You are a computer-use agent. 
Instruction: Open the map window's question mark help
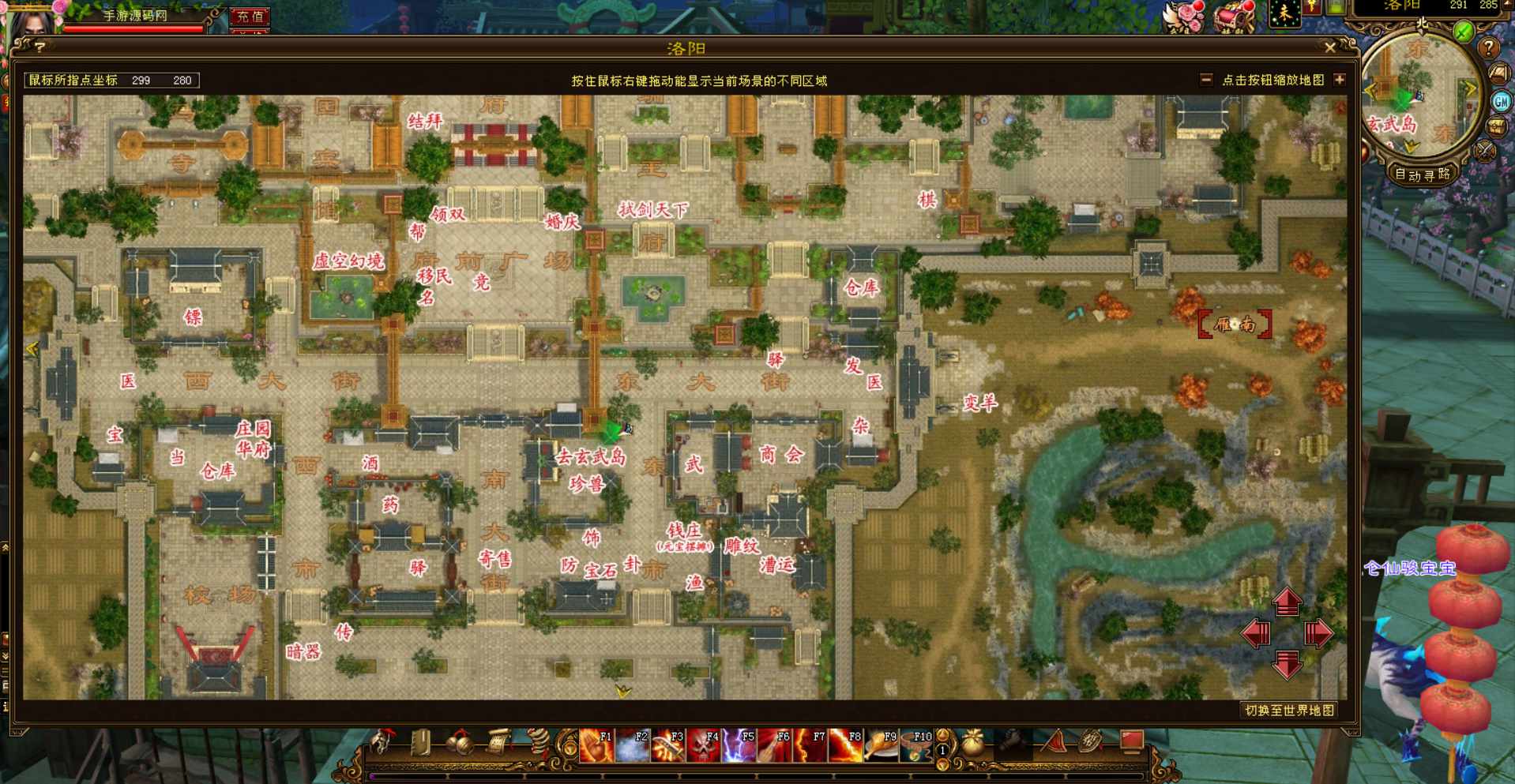tap(39, 48)
